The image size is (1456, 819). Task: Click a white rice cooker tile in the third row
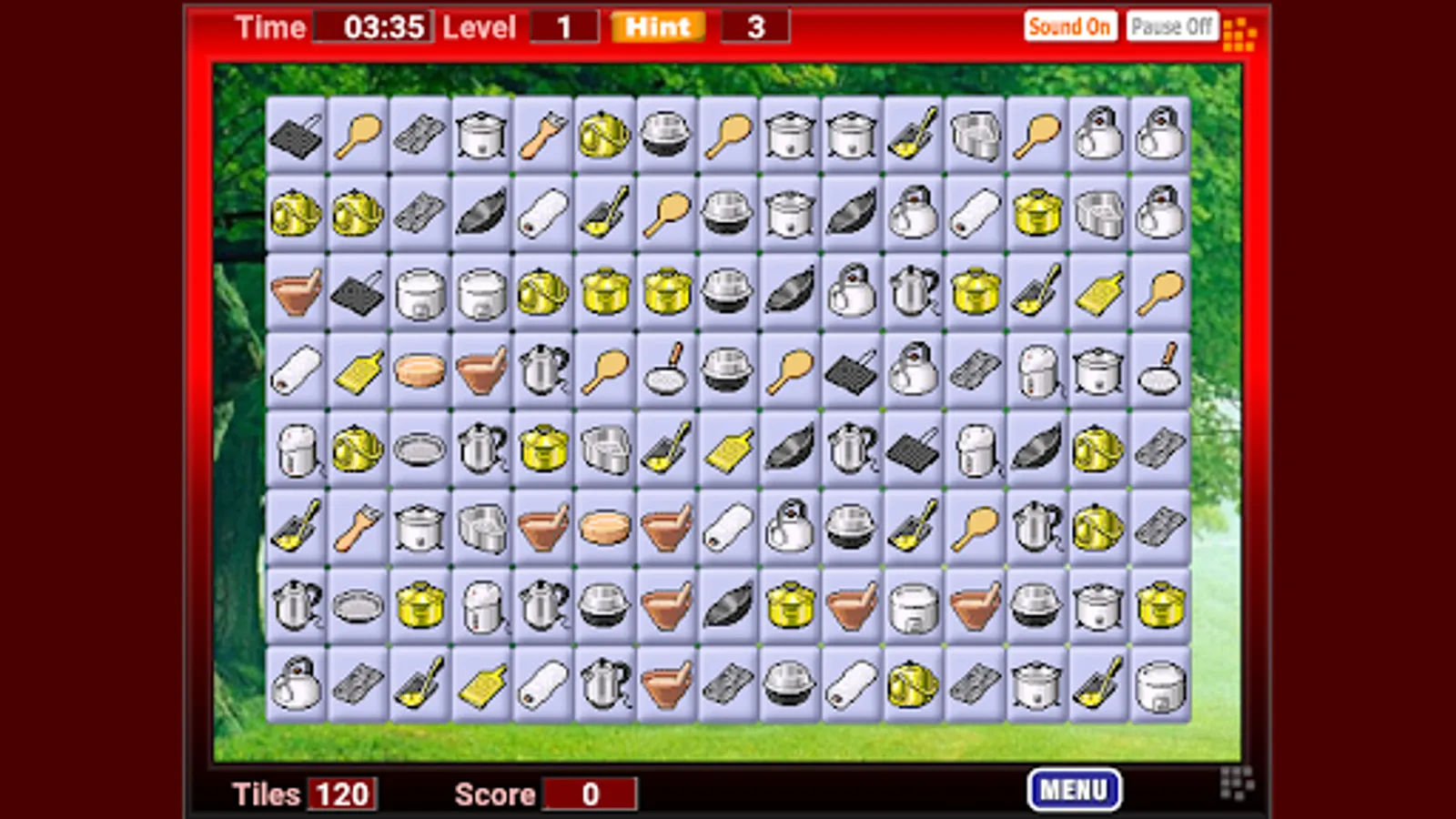click(x=419, y=293)
